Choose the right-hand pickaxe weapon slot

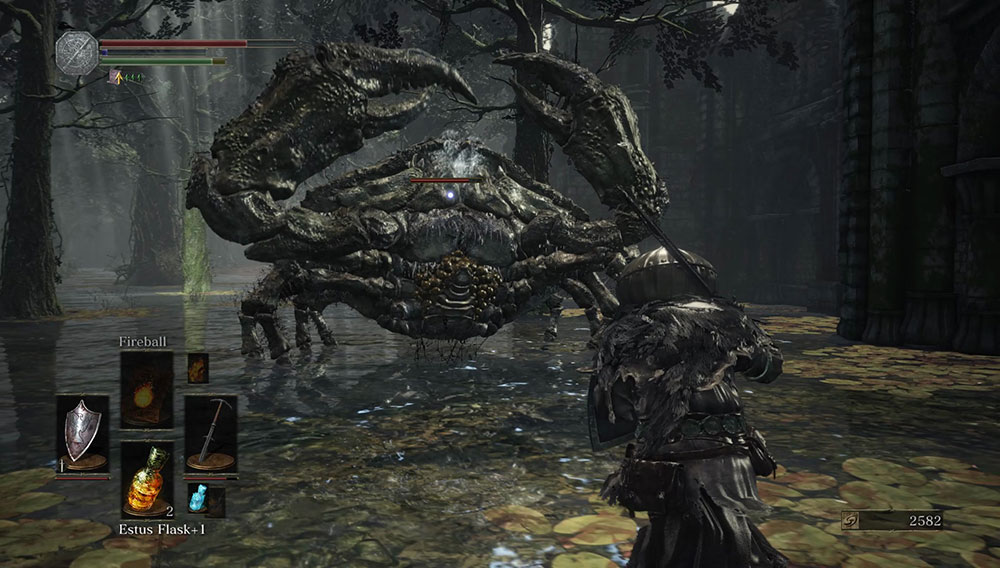coord(211,433)
